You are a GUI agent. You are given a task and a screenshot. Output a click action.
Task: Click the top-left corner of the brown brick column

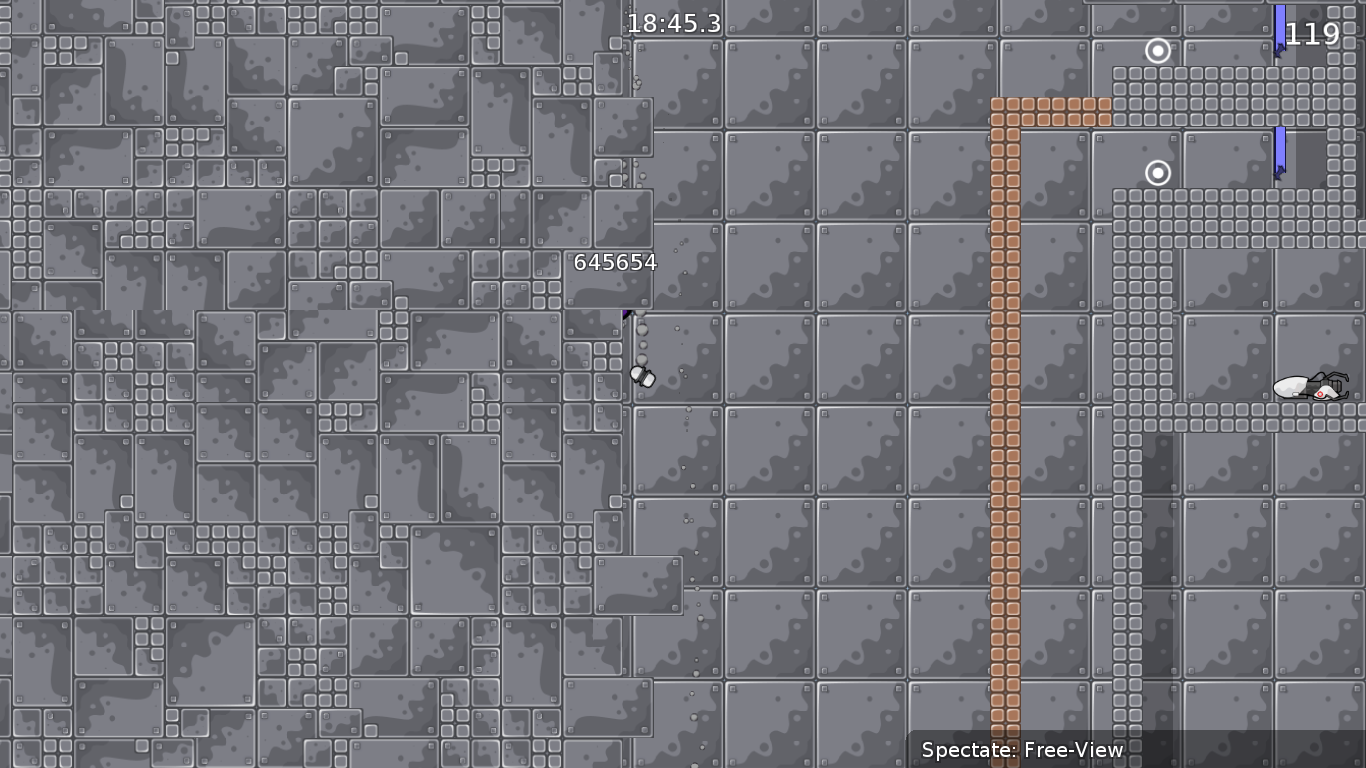click(998, 105)
